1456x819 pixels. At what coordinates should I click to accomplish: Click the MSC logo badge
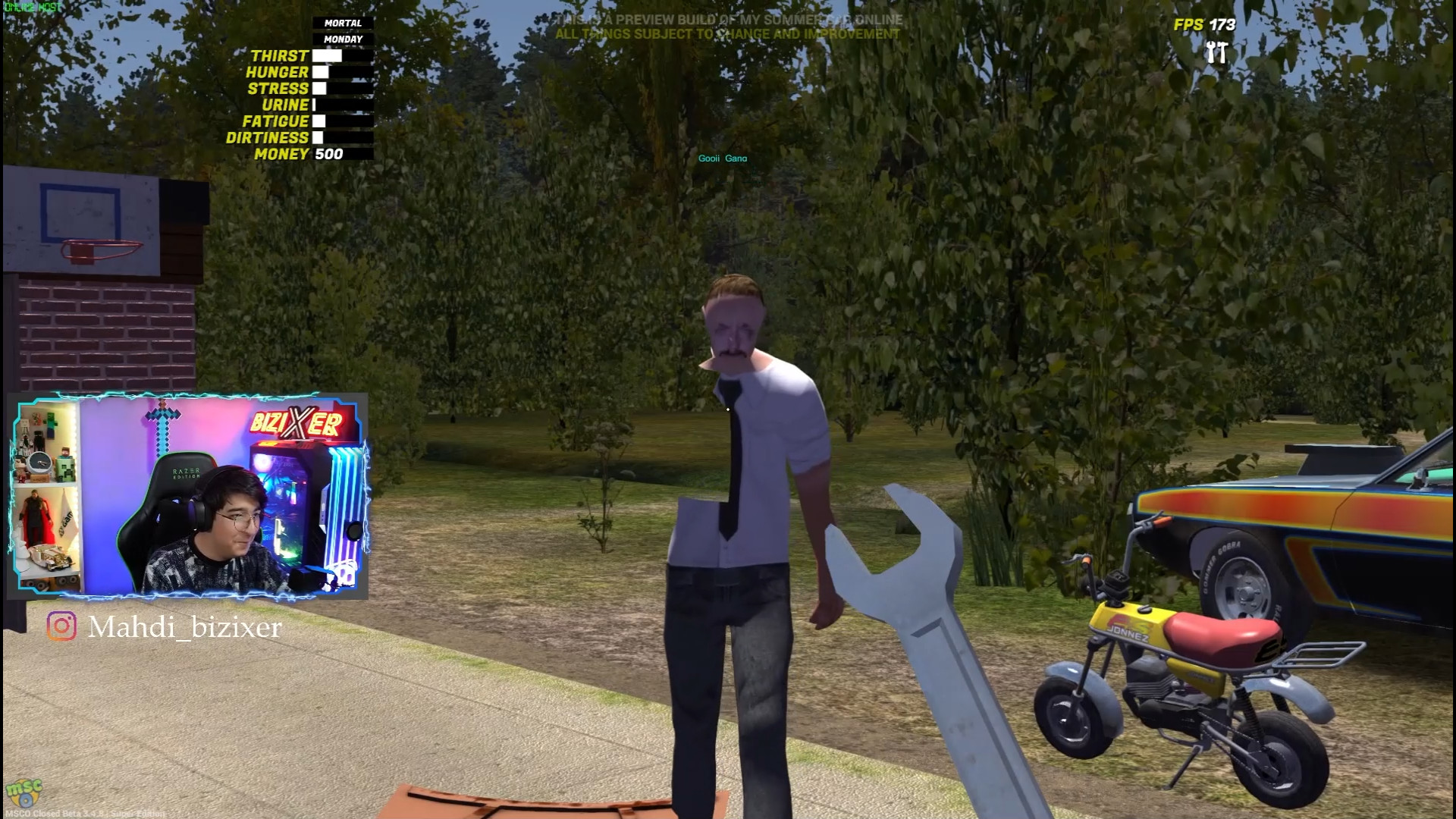[x=23, y=793]
